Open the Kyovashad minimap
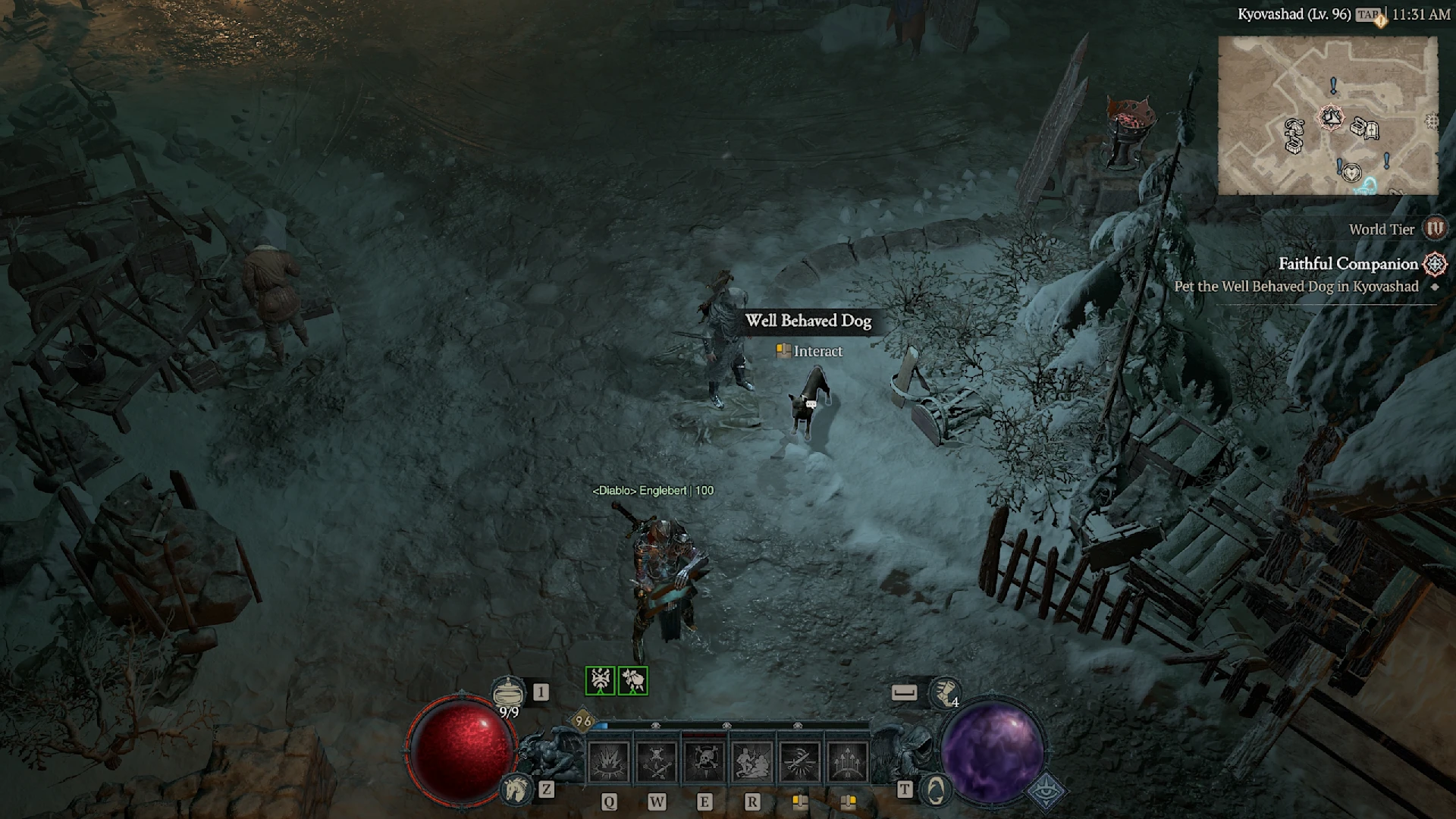The image size is (1456, 819). point(1327,115)
